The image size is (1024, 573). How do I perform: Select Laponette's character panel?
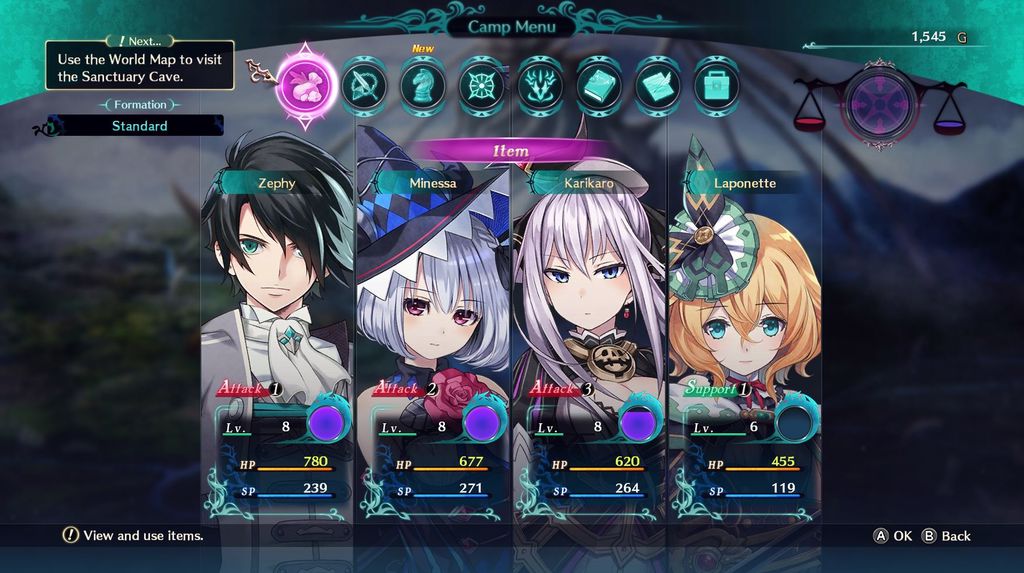[x=744, y=330]
